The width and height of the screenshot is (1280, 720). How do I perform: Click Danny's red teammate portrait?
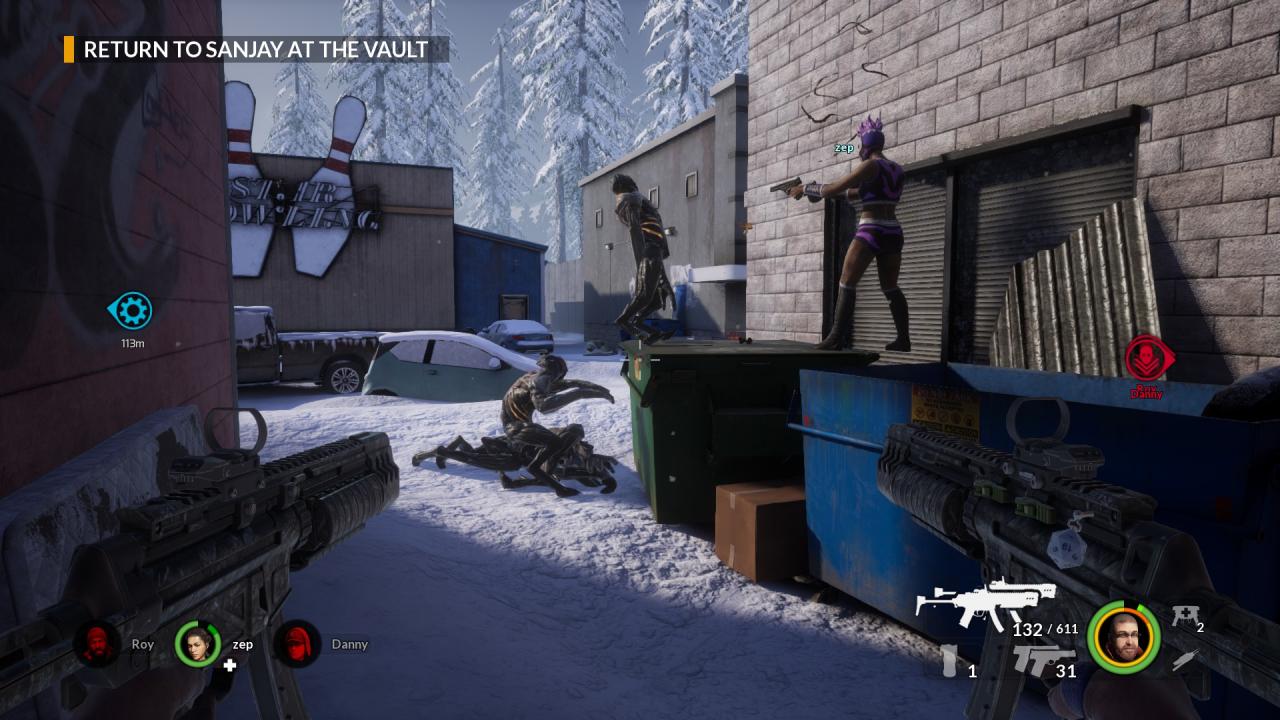coord(297,644)
